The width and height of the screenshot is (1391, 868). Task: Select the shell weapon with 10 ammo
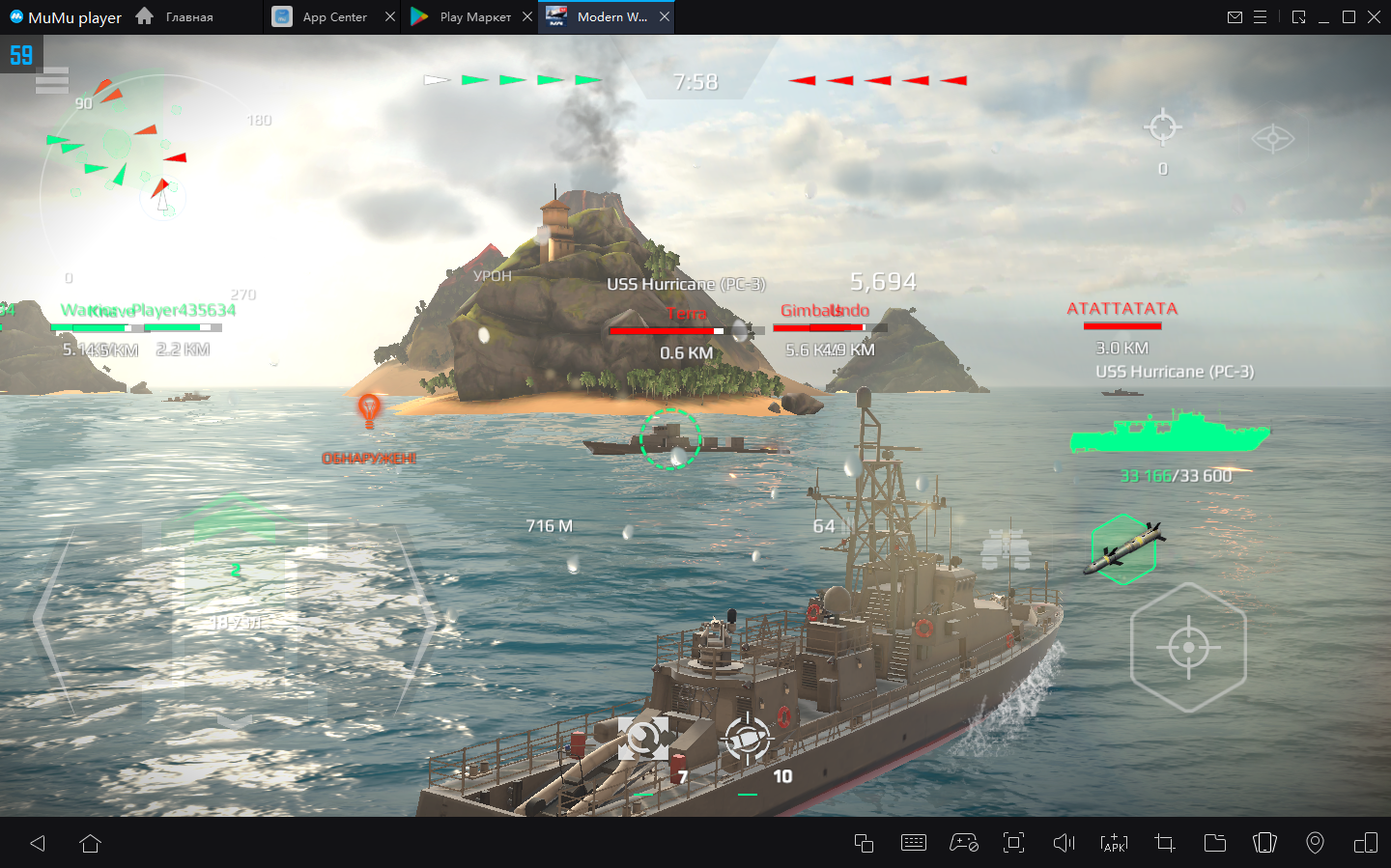[748, 742]
